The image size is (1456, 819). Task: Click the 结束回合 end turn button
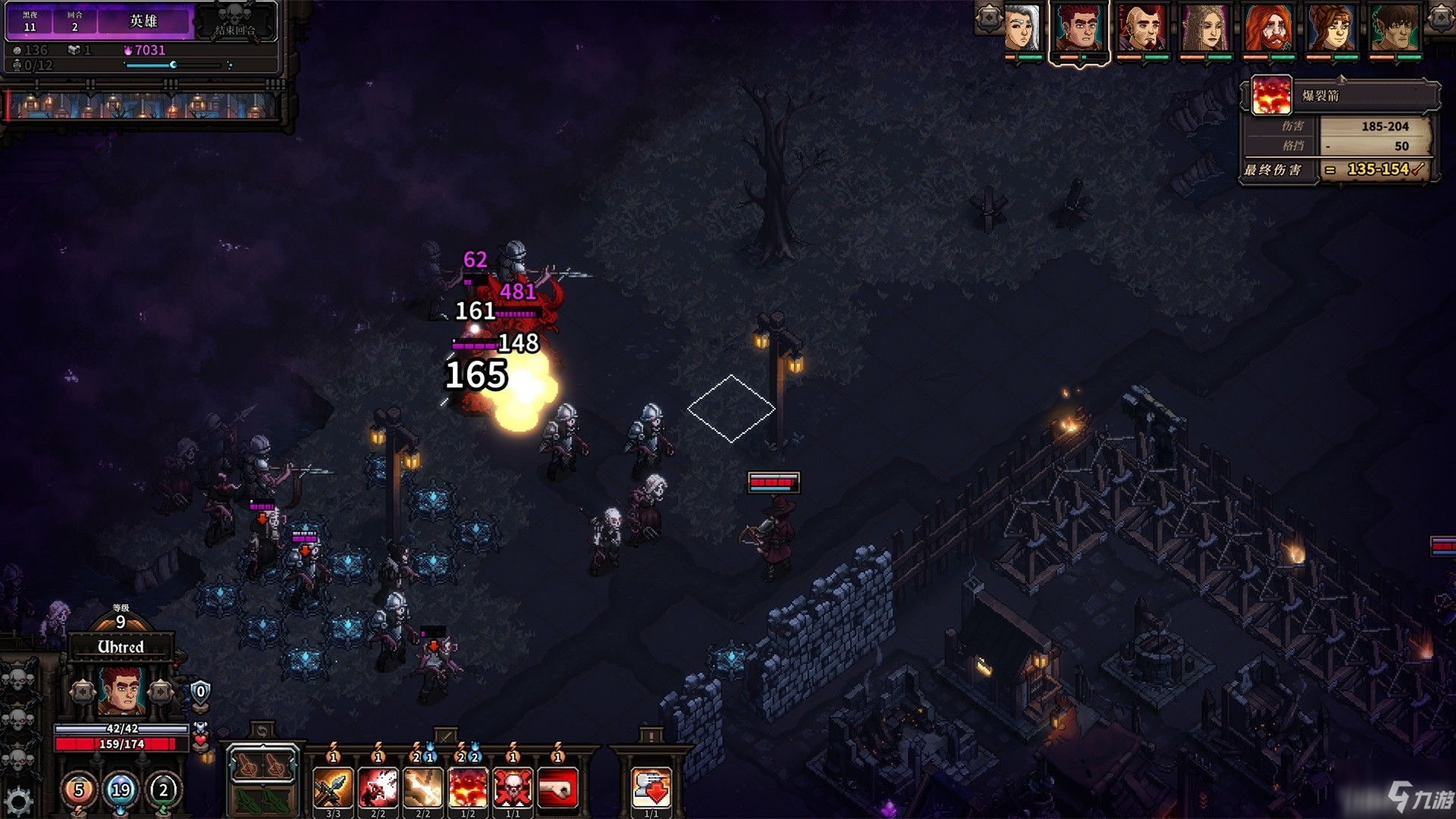[x=235, y=21]
